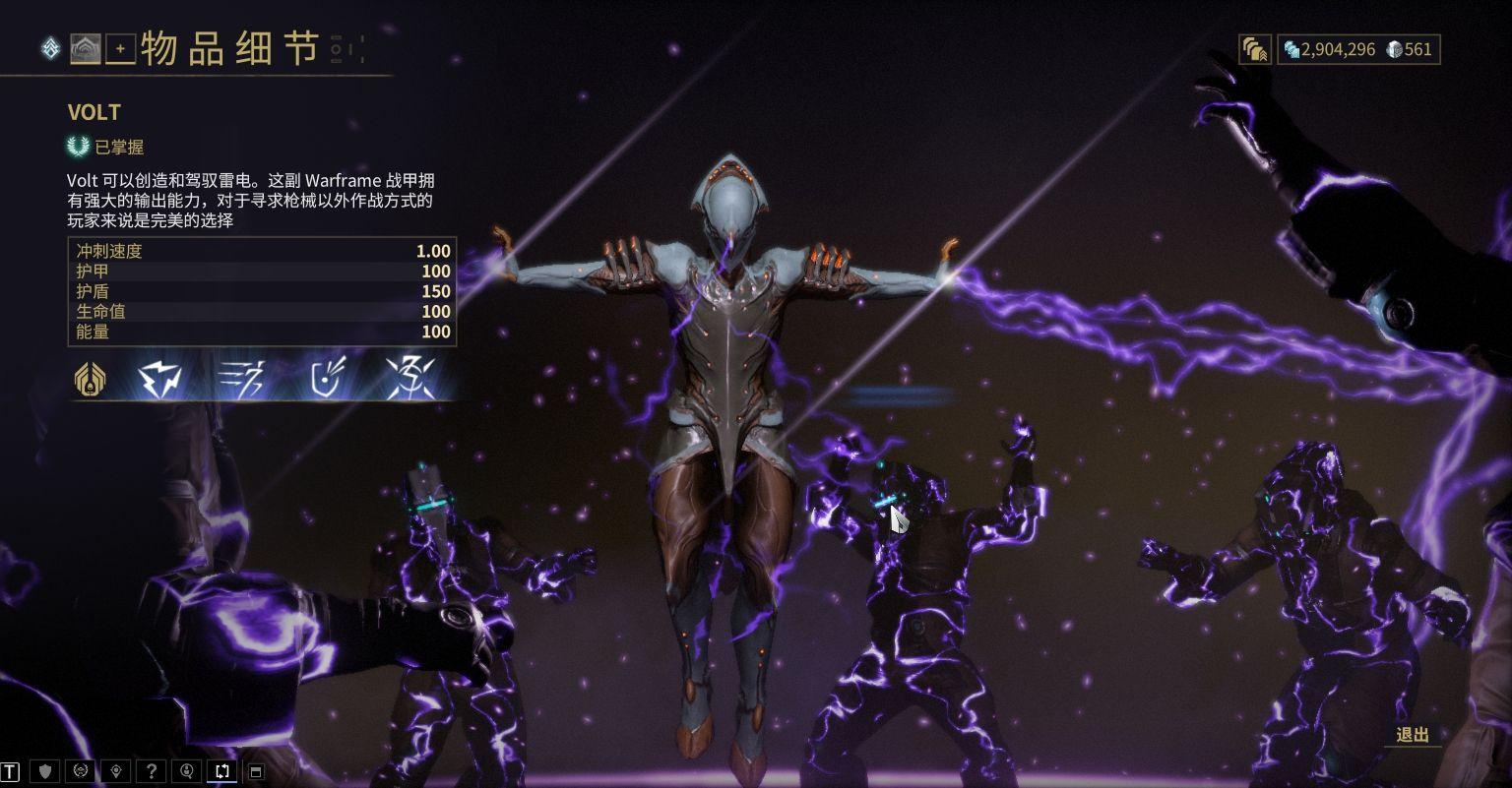Open the player search magnifier button
Viewport: 1512px width, 788px height.
(187, 771)
